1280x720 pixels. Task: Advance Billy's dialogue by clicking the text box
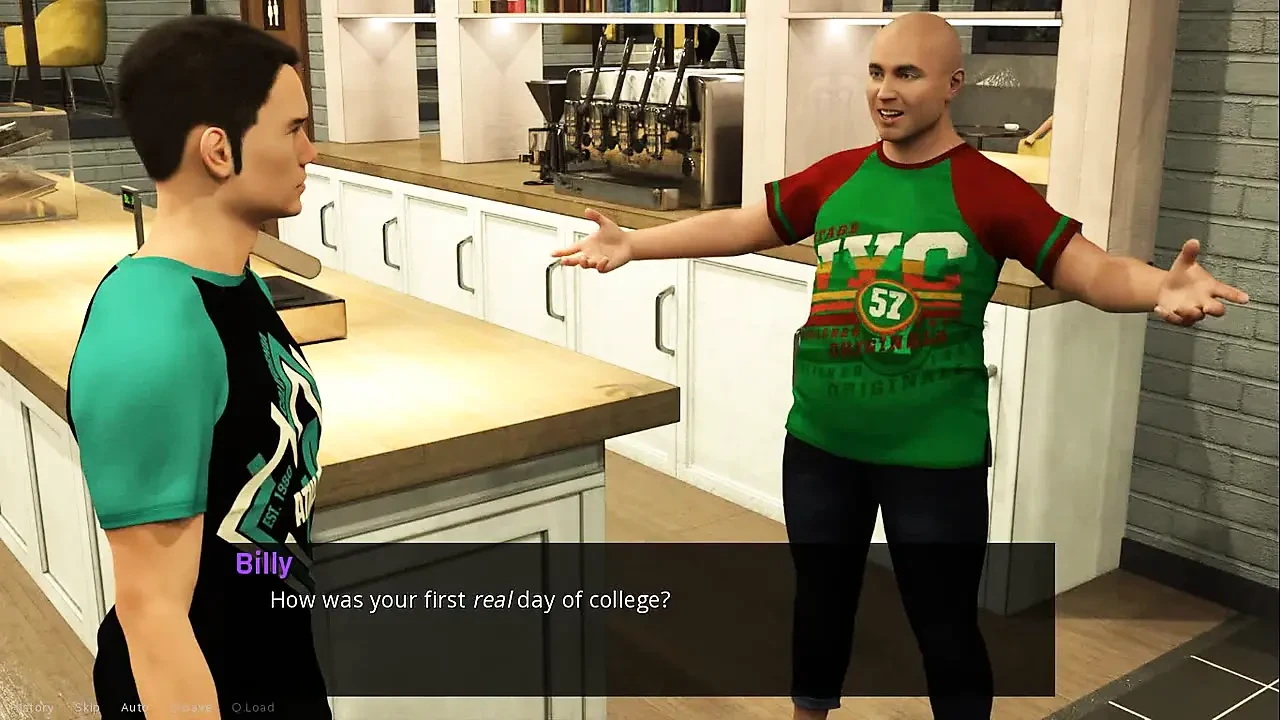660,620
